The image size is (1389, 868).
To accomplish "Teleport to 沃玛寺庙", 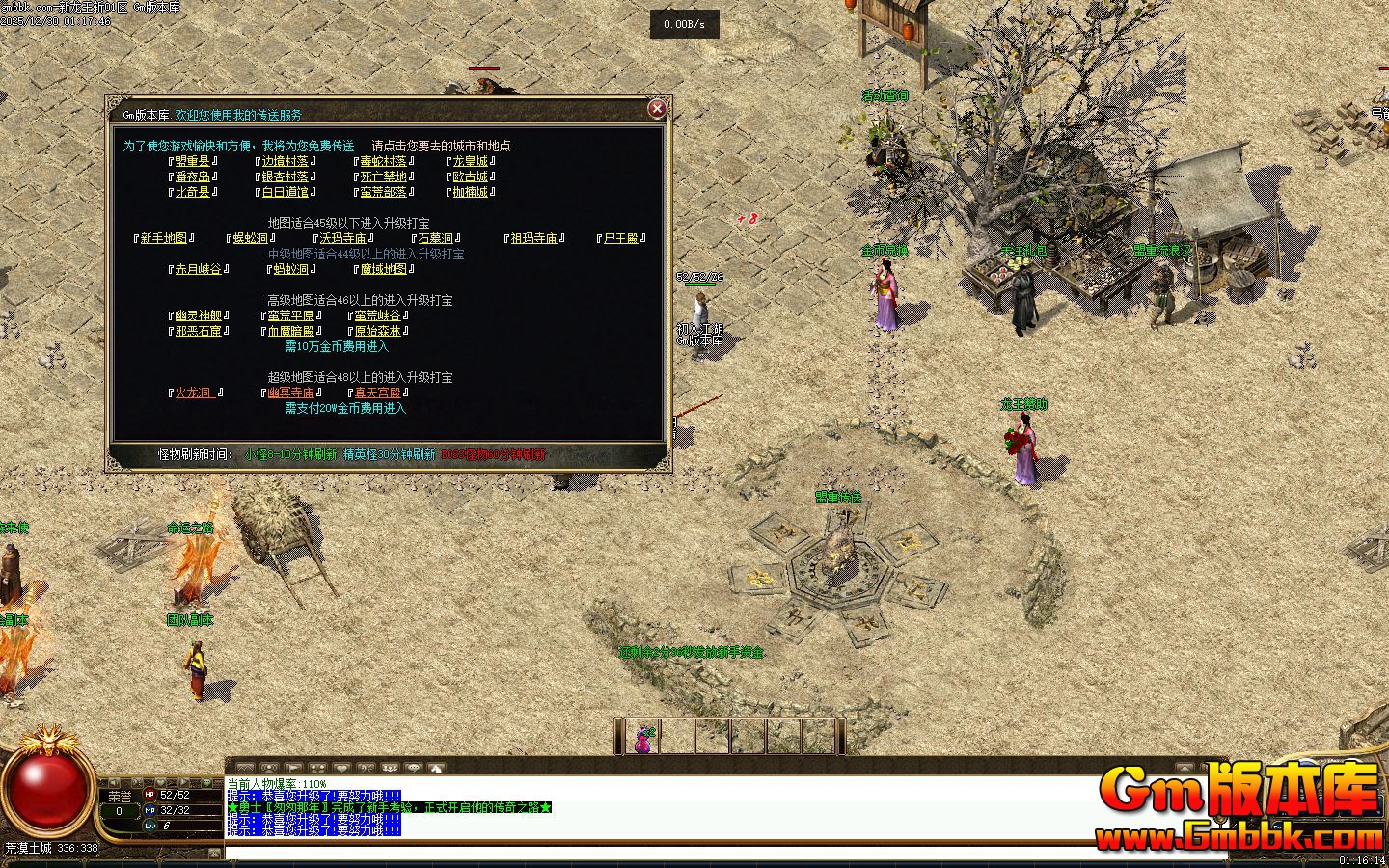I will click(x=342, y=238).
